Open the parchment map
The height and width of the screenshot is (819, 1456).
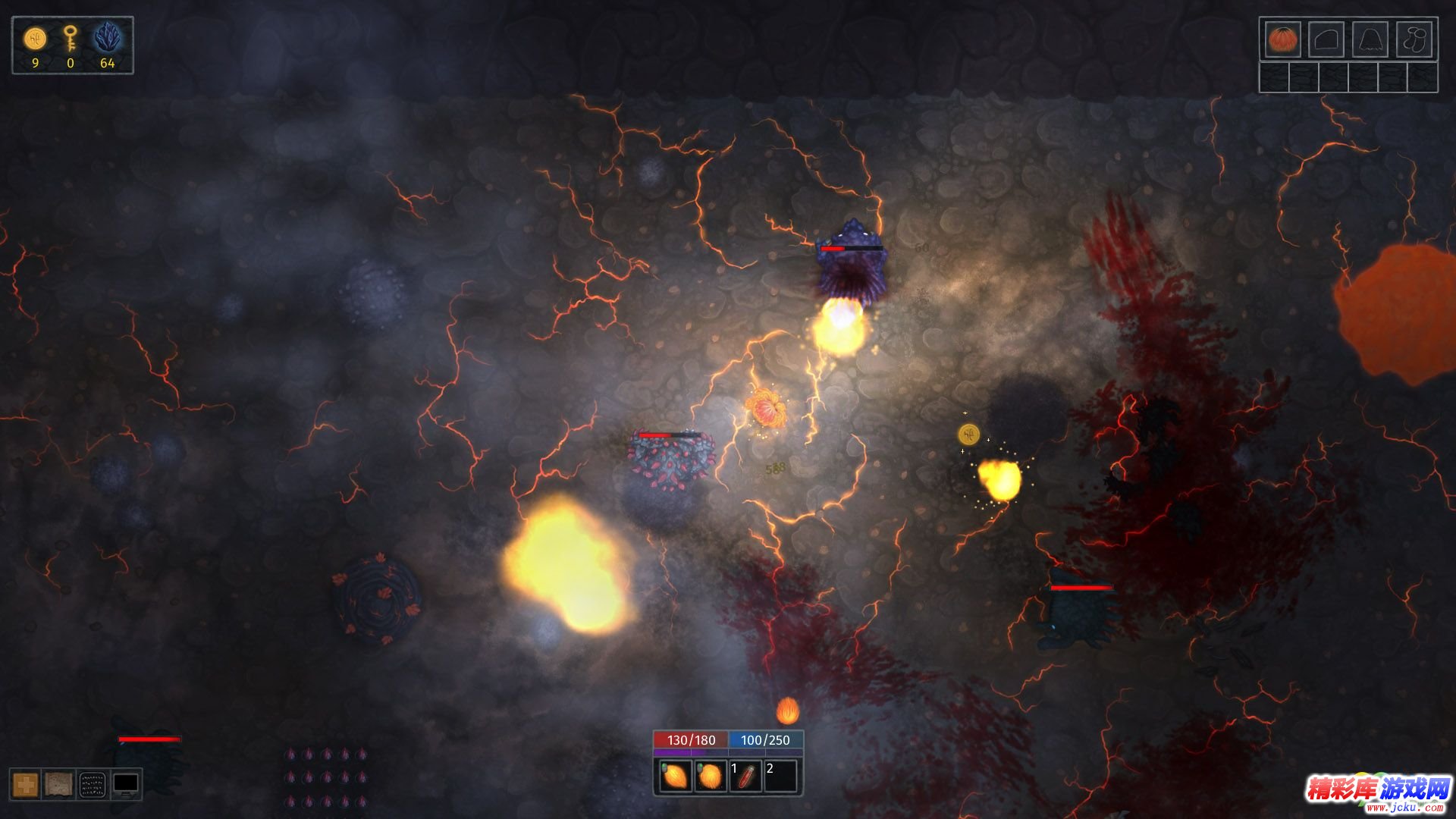pyautogui.click(x=58, y=784)
